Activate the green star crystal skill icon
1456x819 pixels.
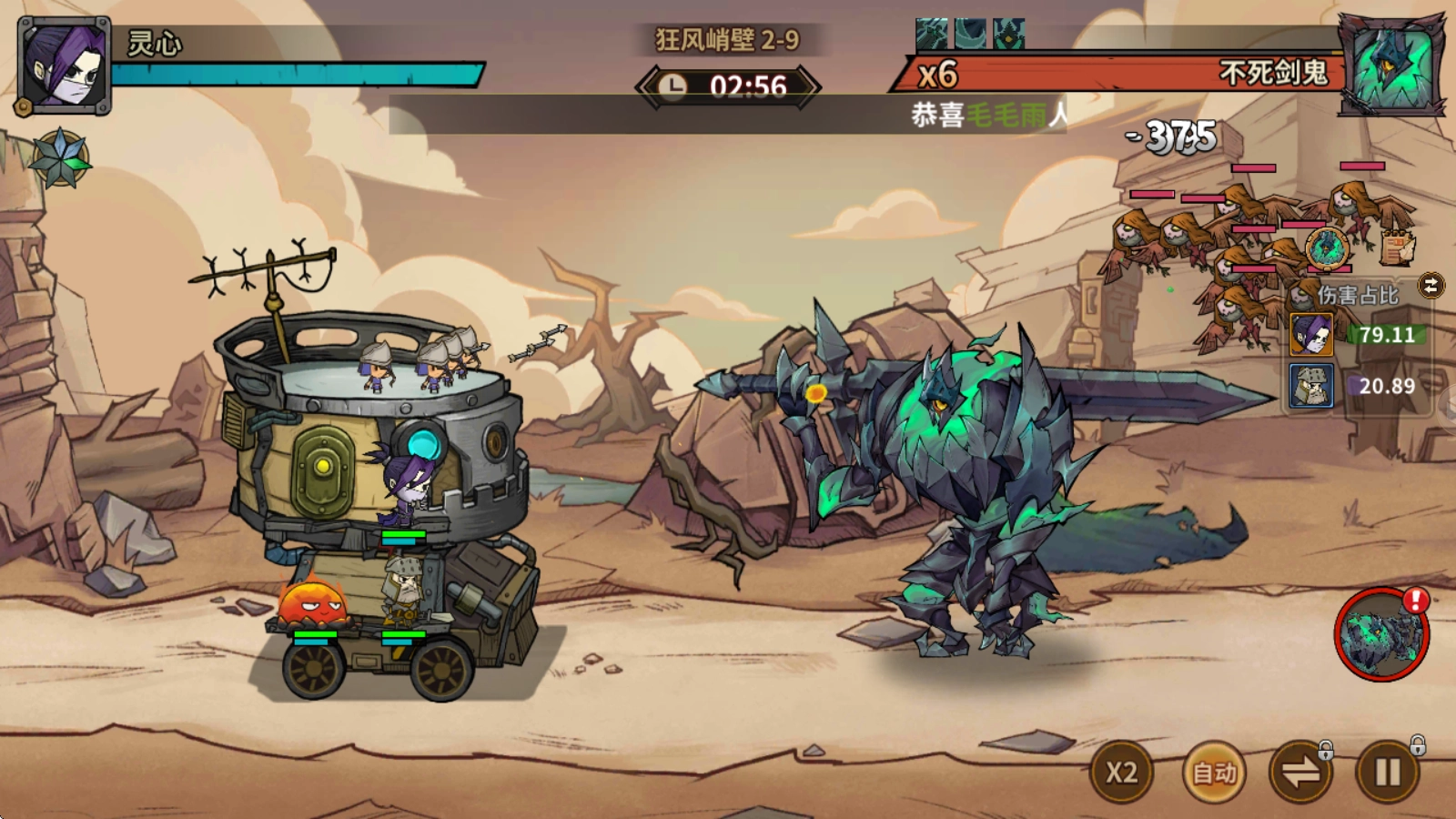[x=60, y=157]
